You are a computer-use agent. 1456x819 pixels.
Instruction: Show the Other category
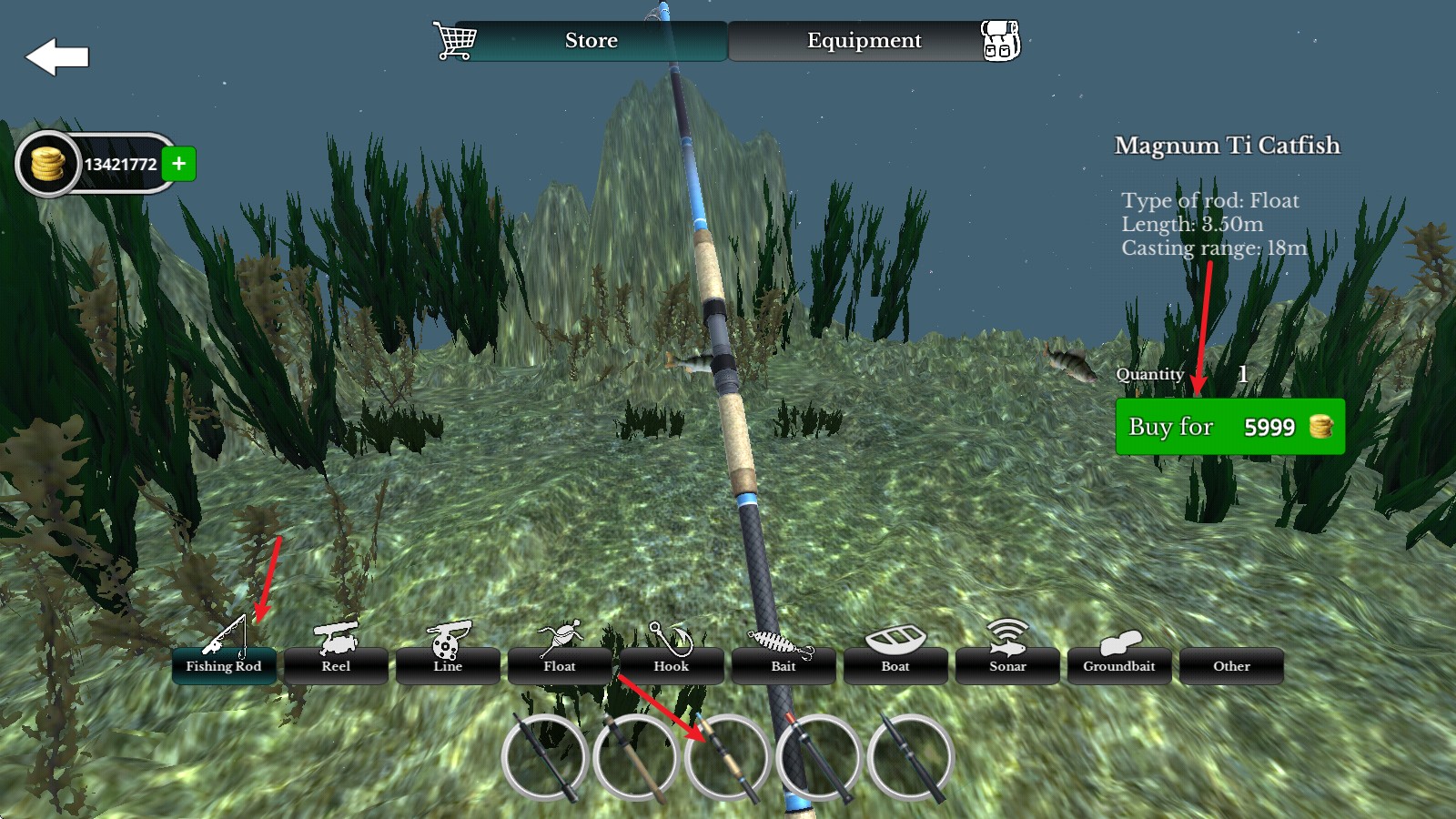coord(1231,665)
